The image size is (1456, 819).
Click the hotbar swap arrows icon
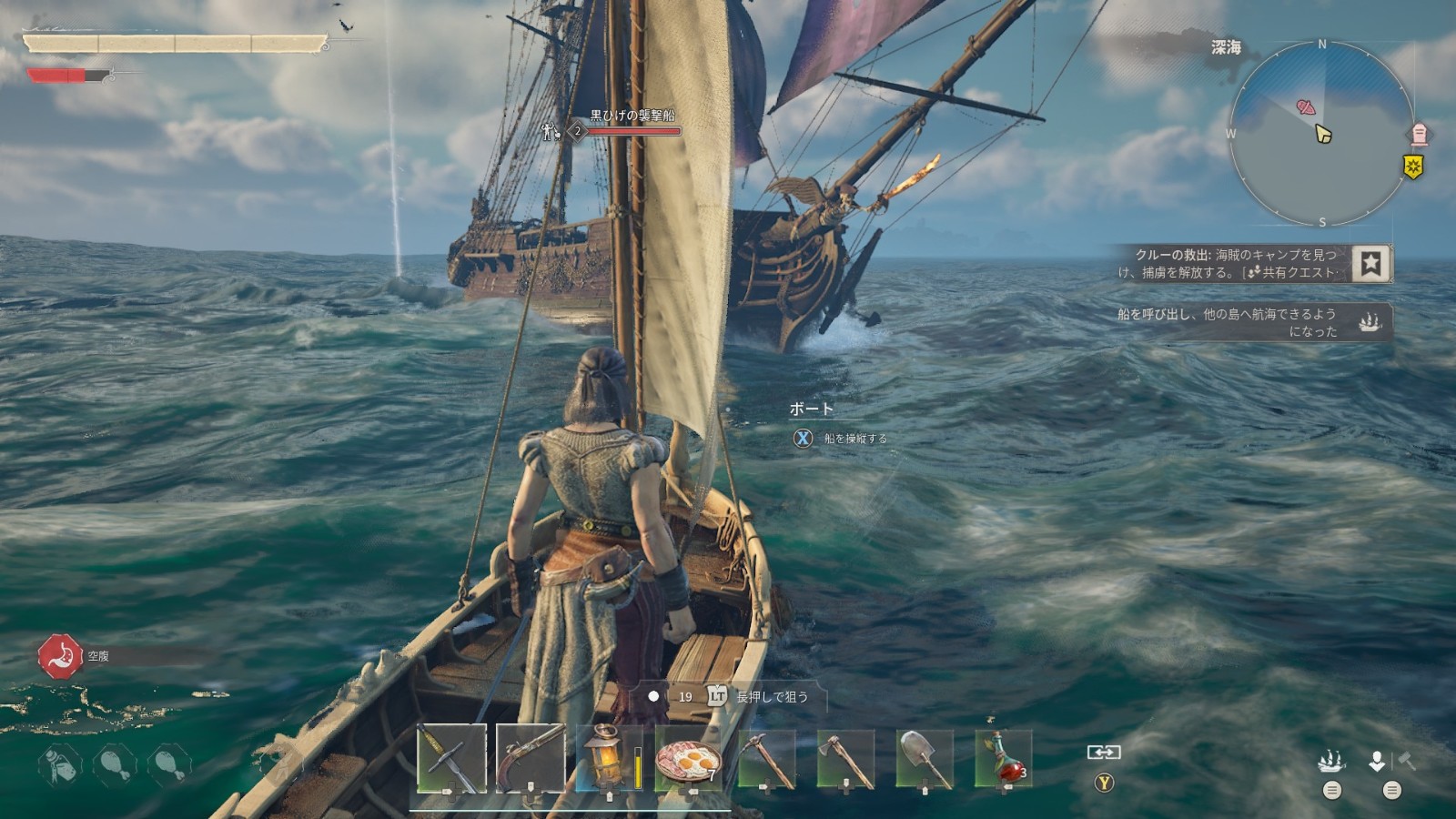[1103, 753]
